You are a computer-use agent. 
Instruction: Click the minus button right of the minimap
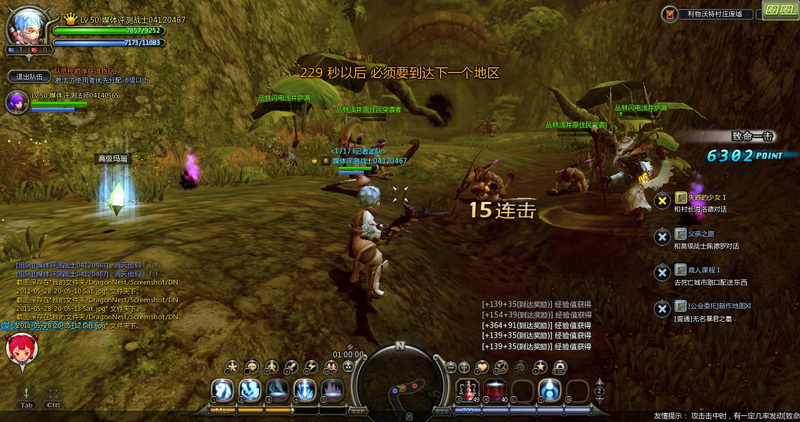coord(450,367)
